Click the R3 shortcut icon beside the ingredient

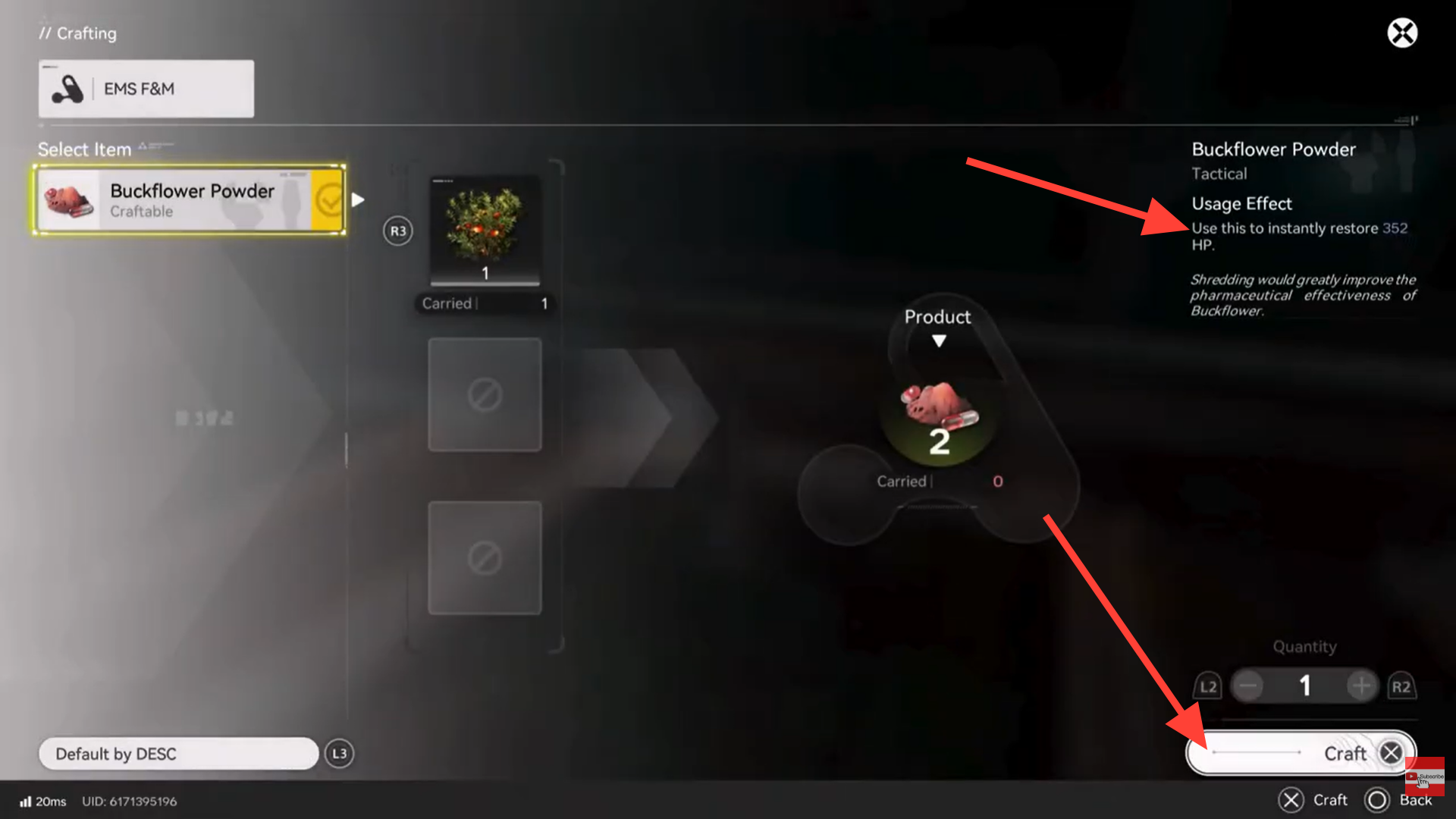(397, 231)
